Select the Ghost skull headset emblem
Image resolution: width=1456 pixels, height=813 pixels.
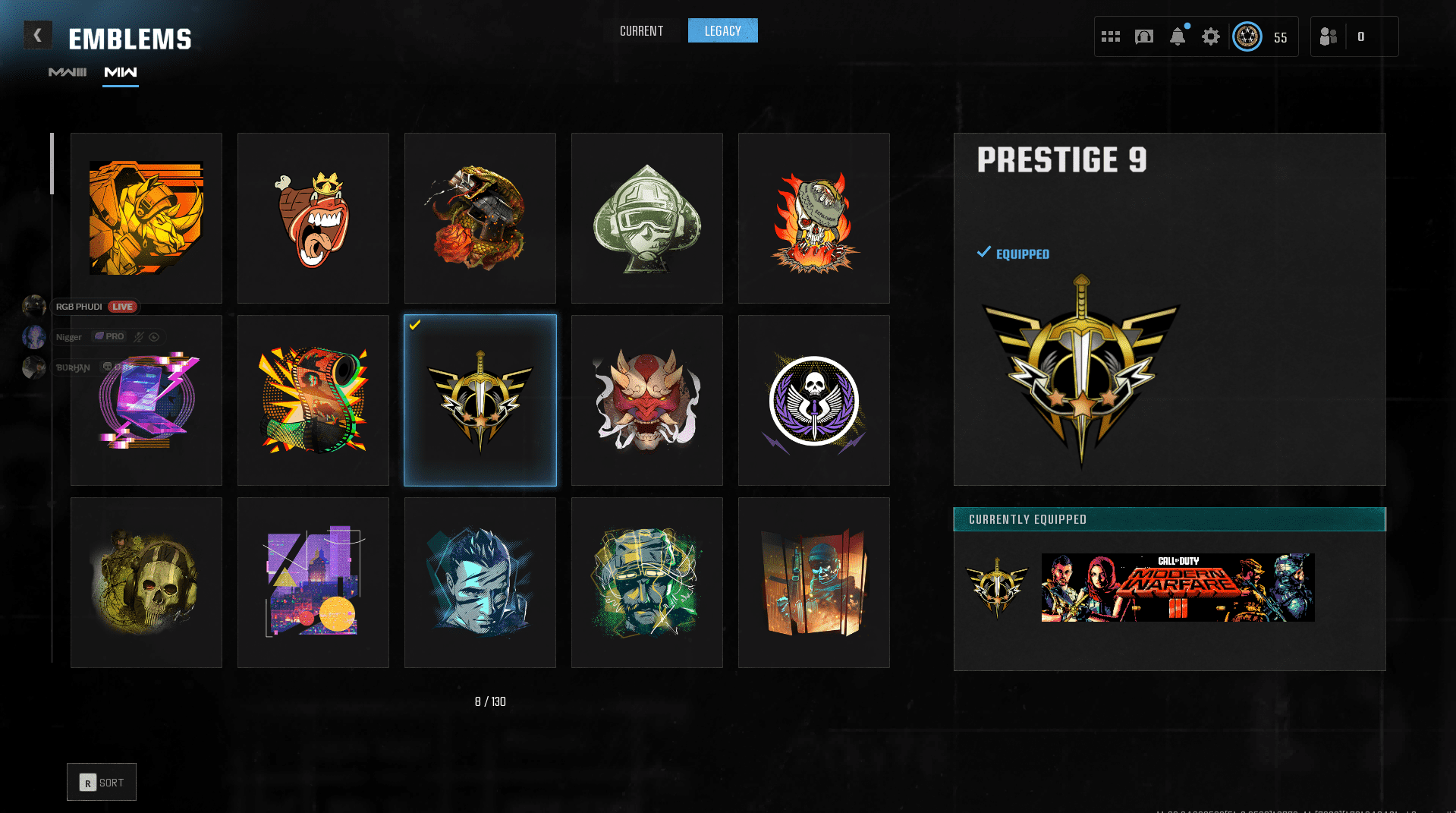(146, 582)
